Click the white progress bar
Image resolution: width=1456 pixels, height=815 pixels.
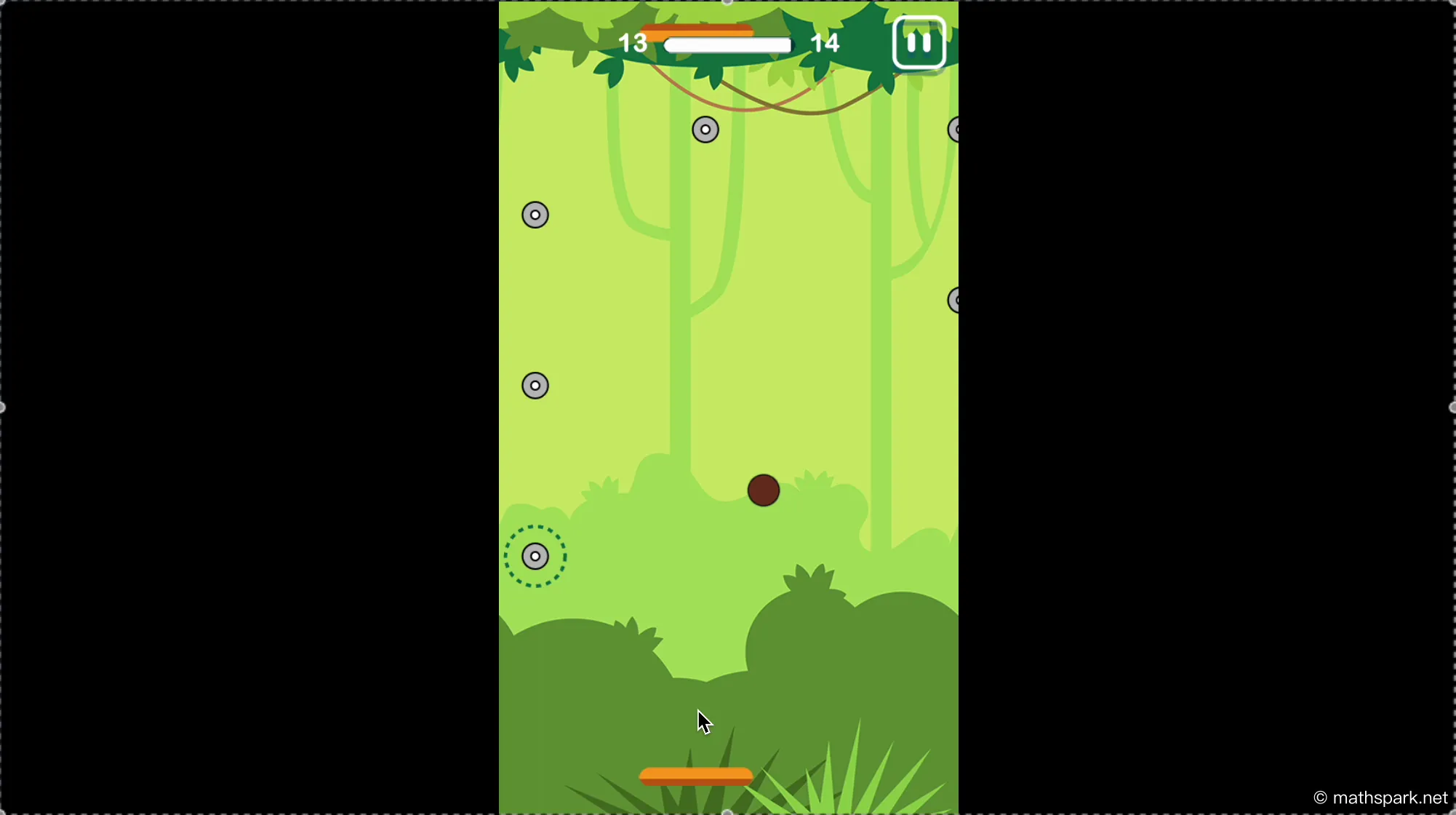[727, 44]
